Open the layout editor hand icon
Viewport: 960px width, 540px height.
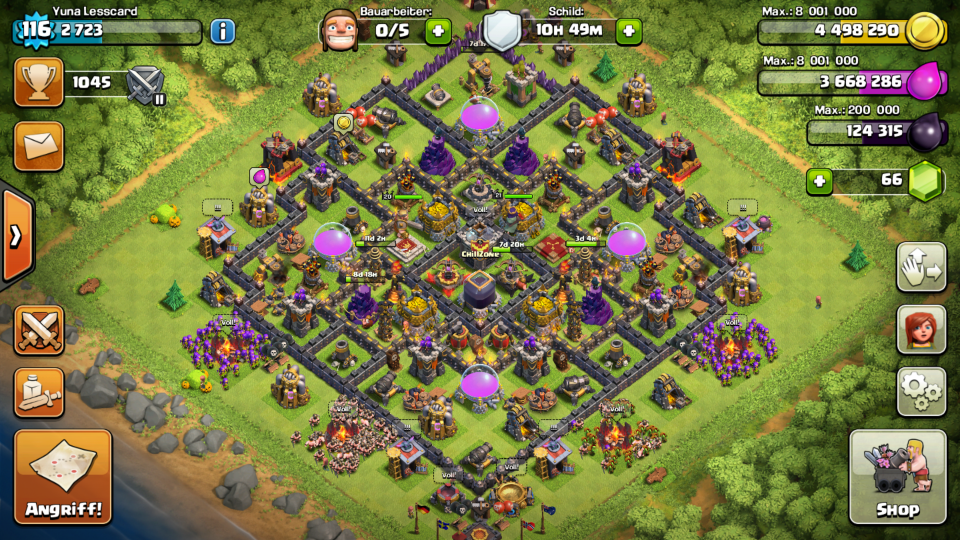point(921,267)
